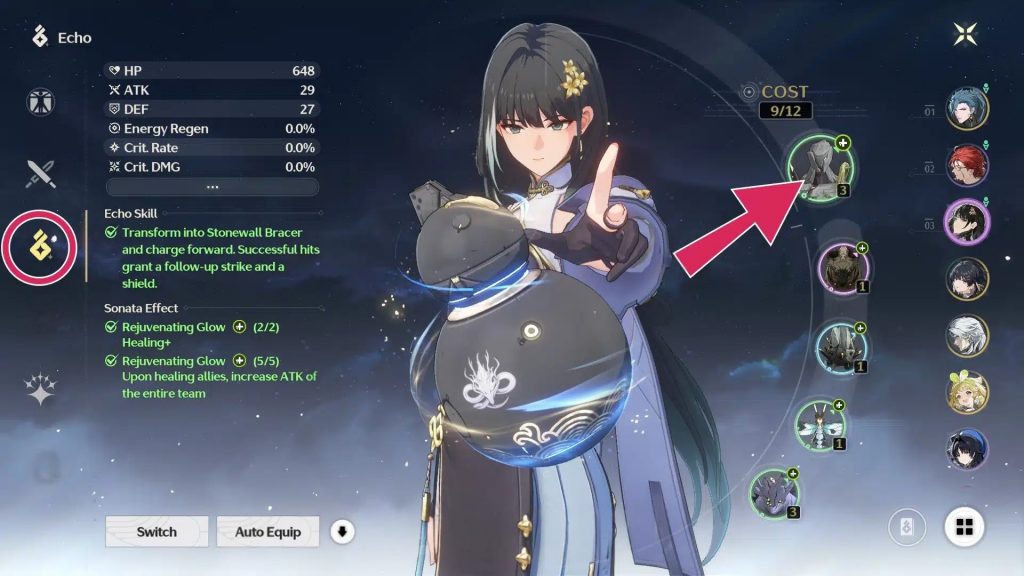Switch to the teal-haired character portrait
Viewport: 1024px width, 576px height.
(967, 109)
